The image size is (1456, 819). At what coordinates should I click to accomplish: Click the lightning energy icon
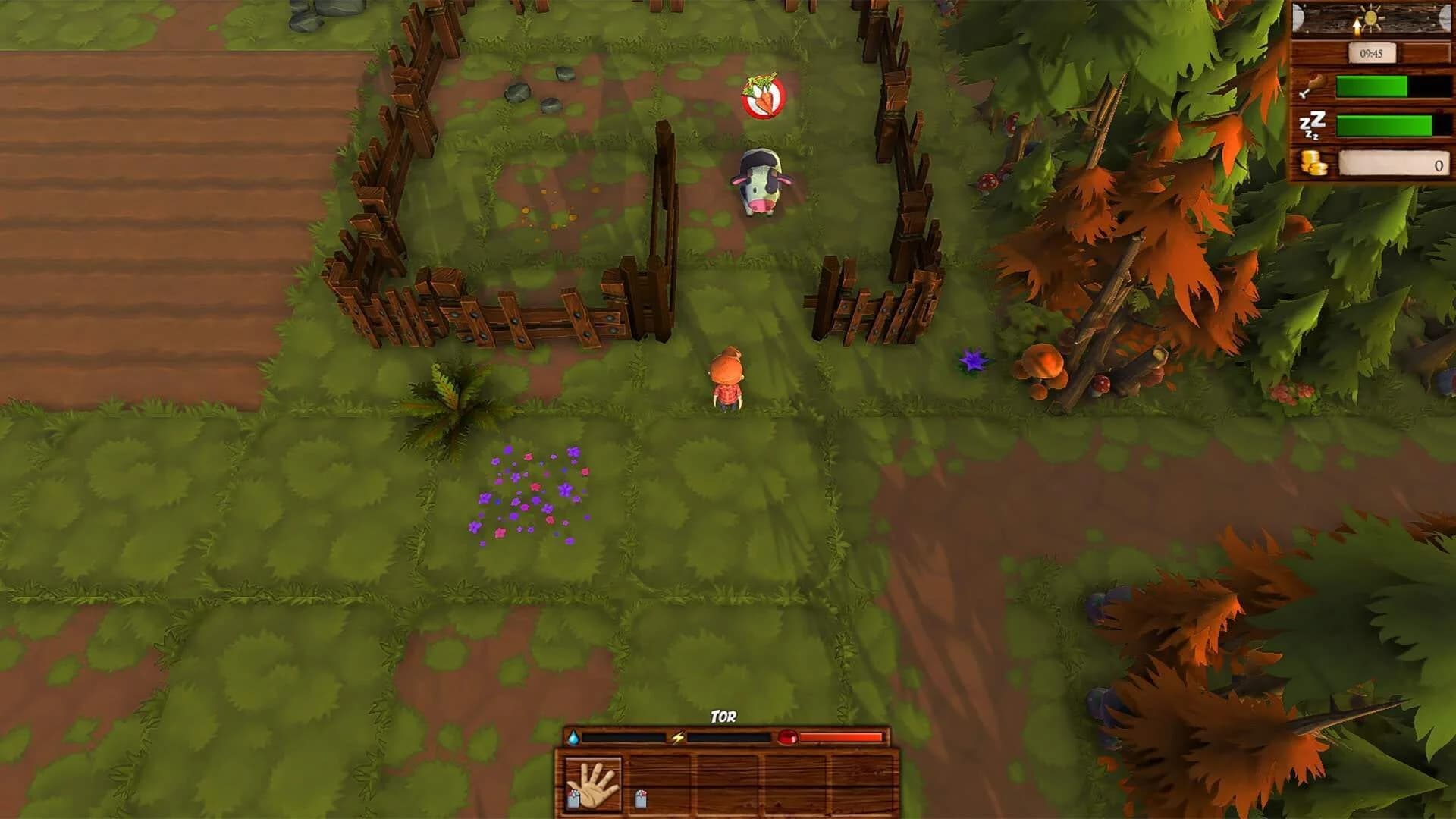[678, 737]
